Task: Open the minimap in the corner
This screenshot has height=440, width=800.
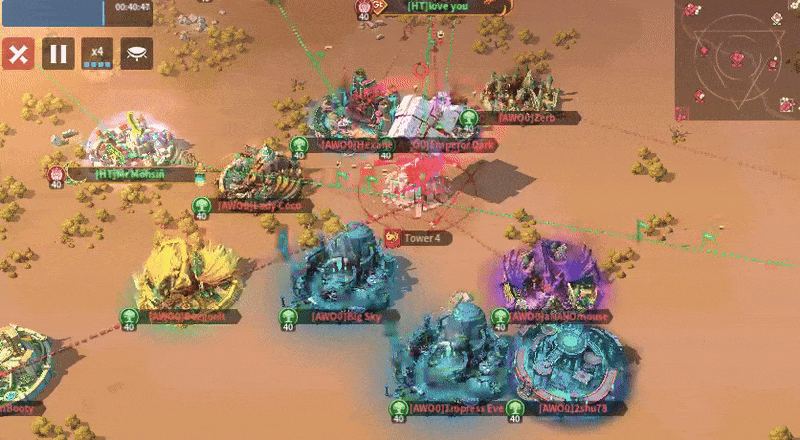Action: coord(736,58)
